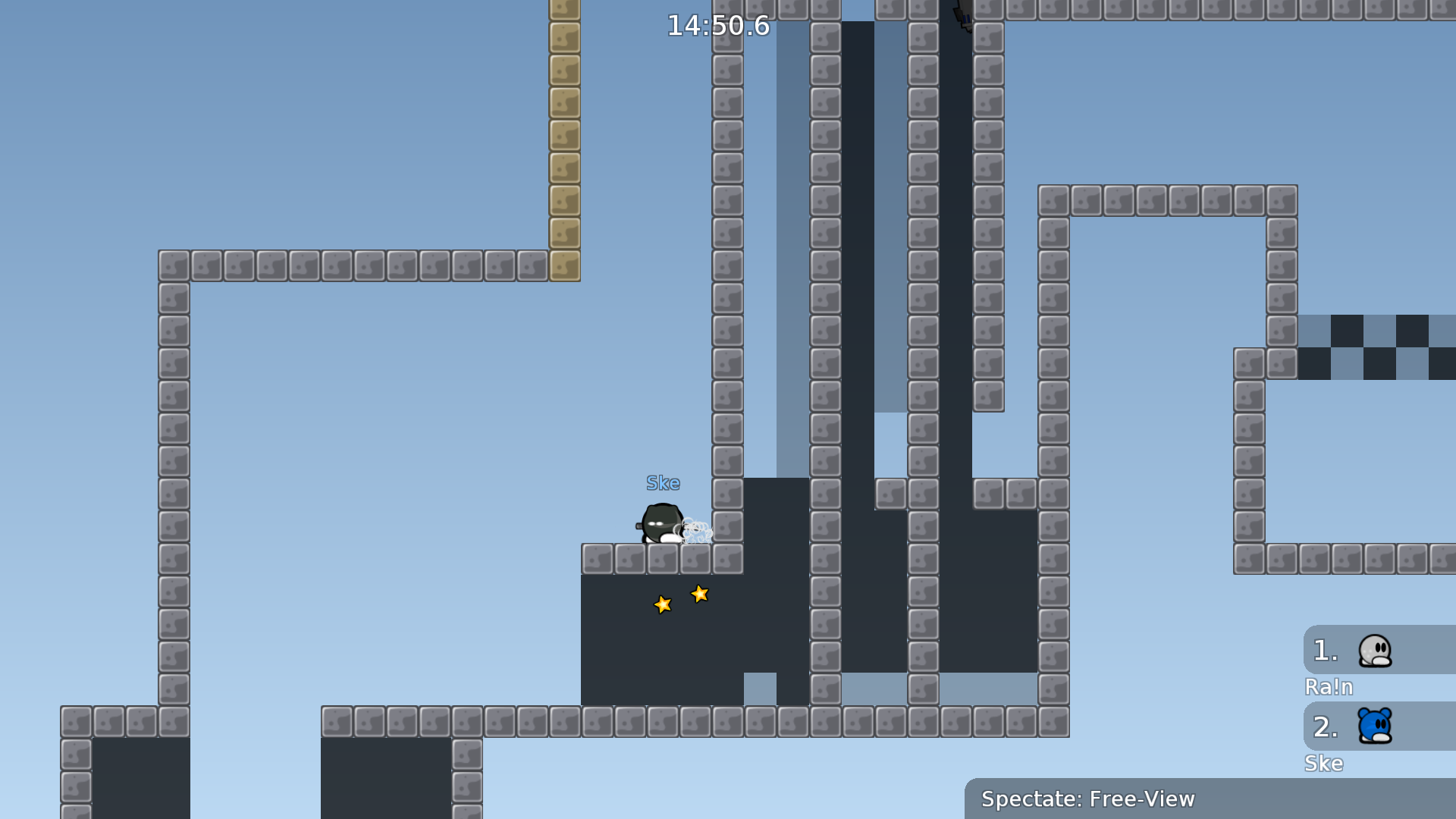Expand the leaderboard entry labeled 2.
This screenshot has width=1456, height=819.
click(x=1325, y=727)
